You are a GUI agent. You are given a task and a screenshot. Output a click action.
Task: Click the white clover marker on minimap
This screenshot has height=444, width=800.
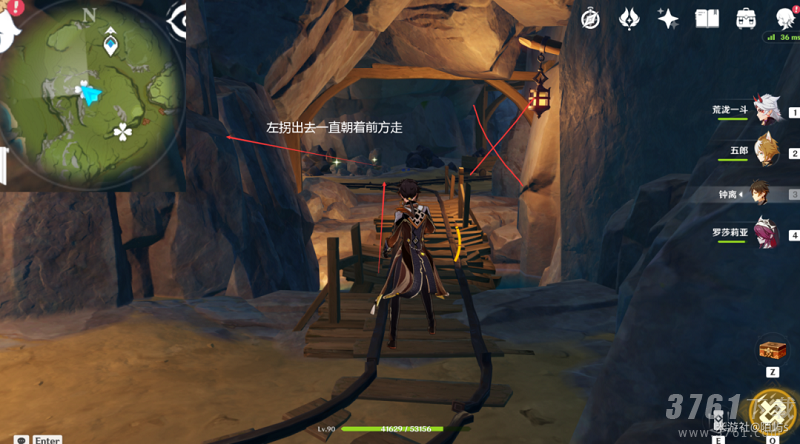tap(122, 131)
